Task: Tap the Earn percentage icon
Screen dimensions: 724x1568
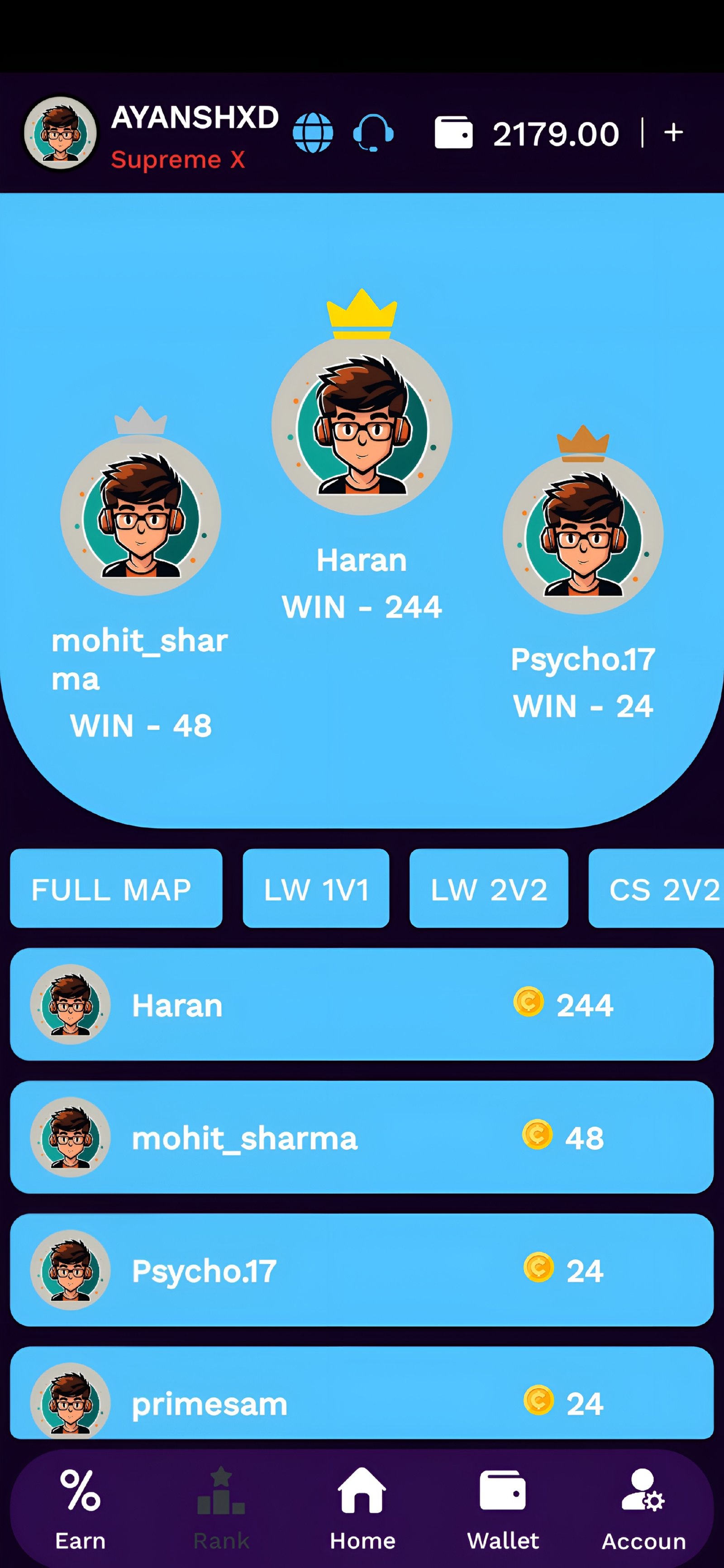Action: click(80, 1492)
